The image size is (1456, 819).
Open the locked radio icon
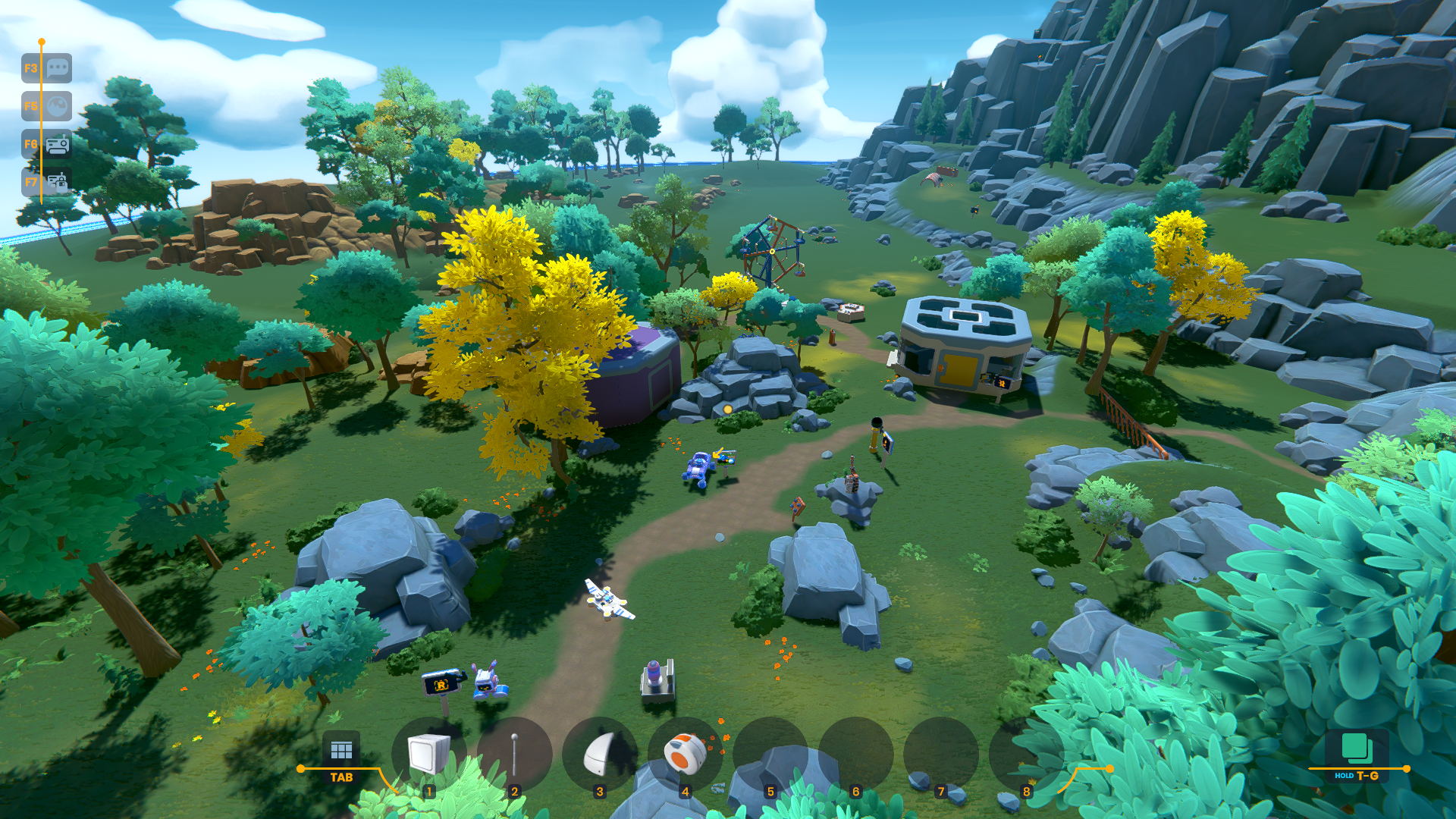57,182
